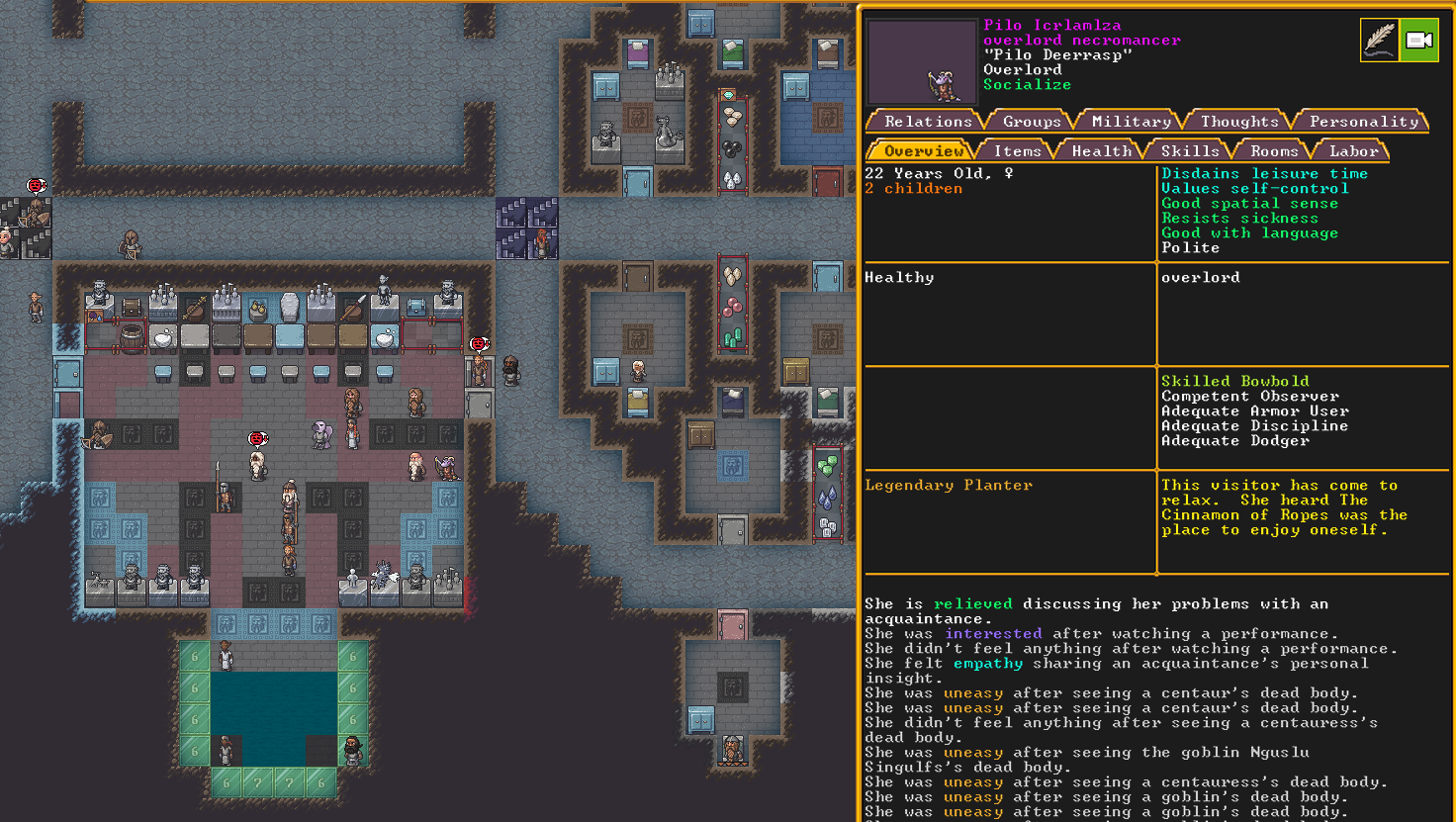
Task: Open the Labor sub-tab
Action: [1353, 150]
